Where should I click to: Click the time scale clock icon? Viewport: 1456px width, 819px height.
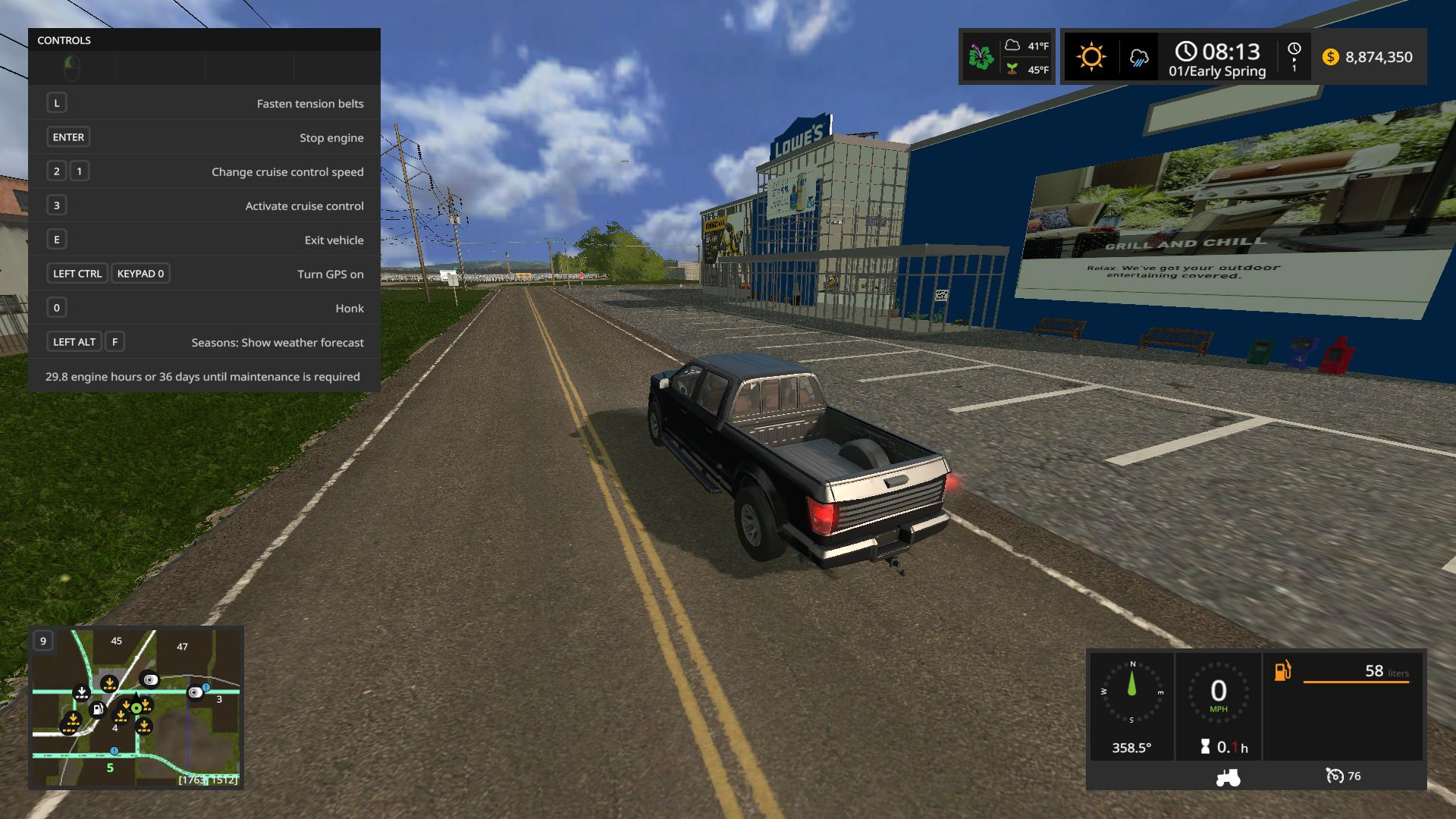click(1294, 49)
